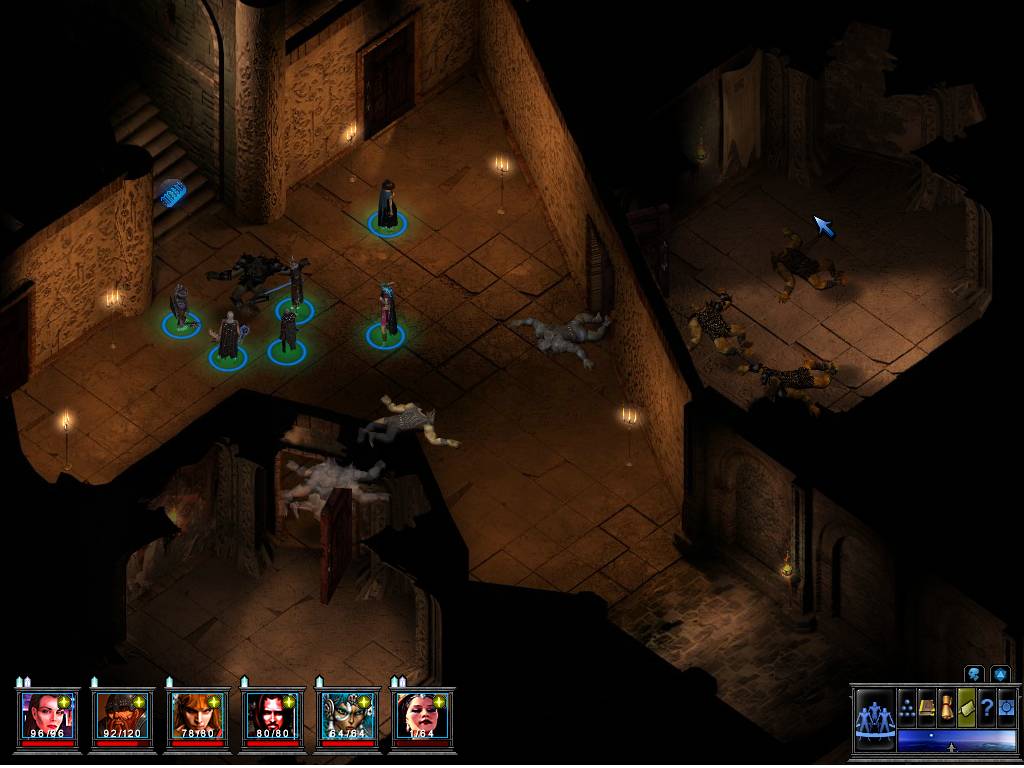The width and height of the screenshot is (1024, 768).
Task: Select the hooded character portrait showing 80/80
Action: [x=270, y=714]
